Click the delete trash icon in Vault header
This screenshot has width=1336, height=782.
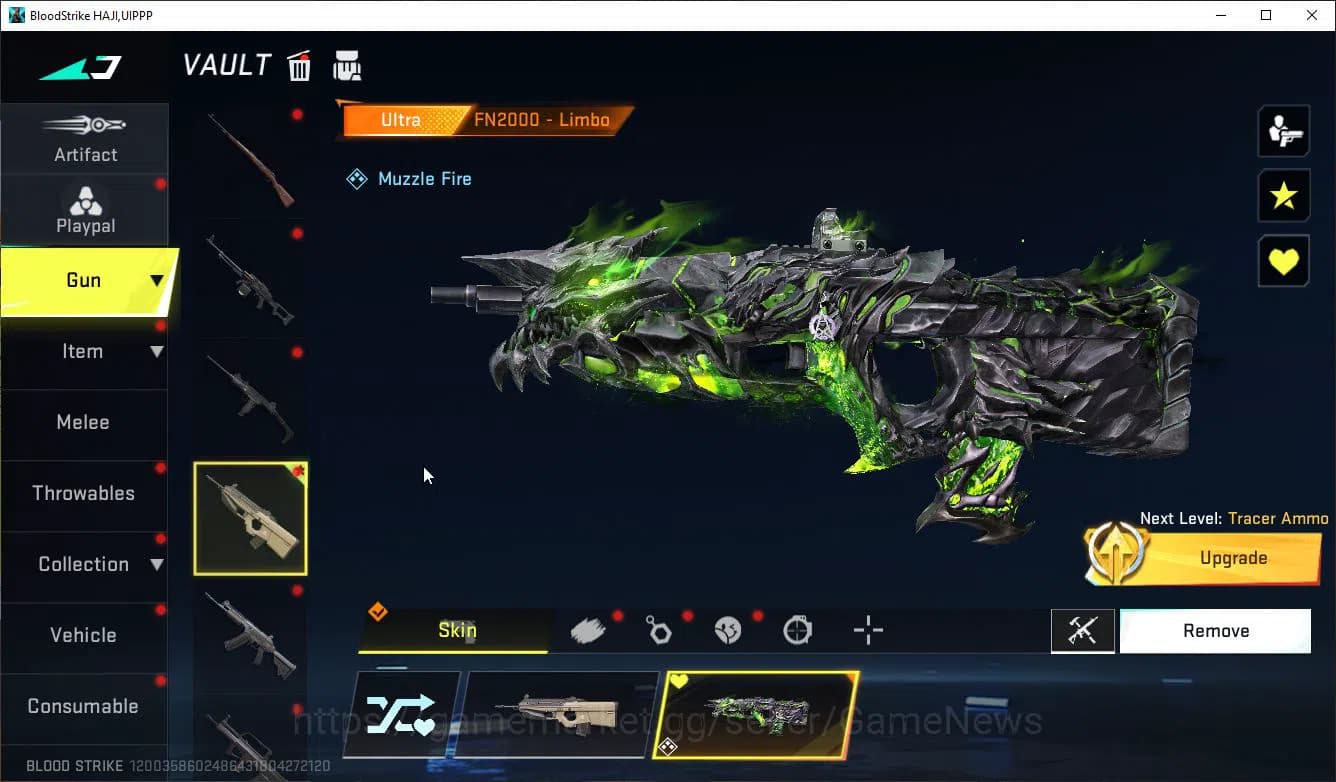click(299, 64)
